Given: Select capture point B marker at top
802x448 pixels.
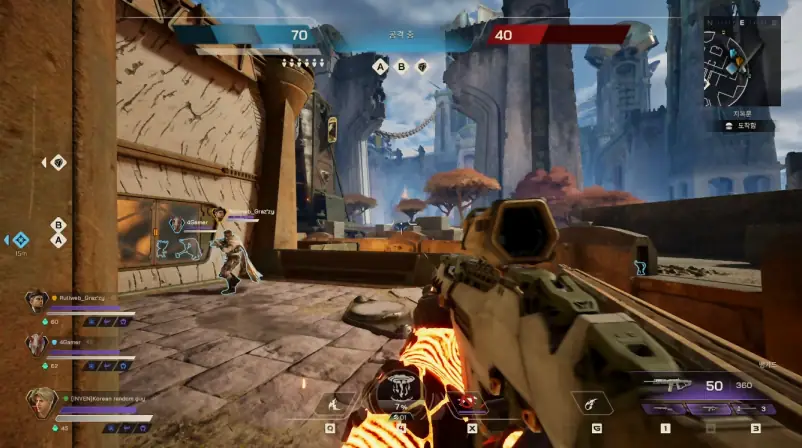Looking at the screenshot, I should pyautogui.click(x=402, y=67).
